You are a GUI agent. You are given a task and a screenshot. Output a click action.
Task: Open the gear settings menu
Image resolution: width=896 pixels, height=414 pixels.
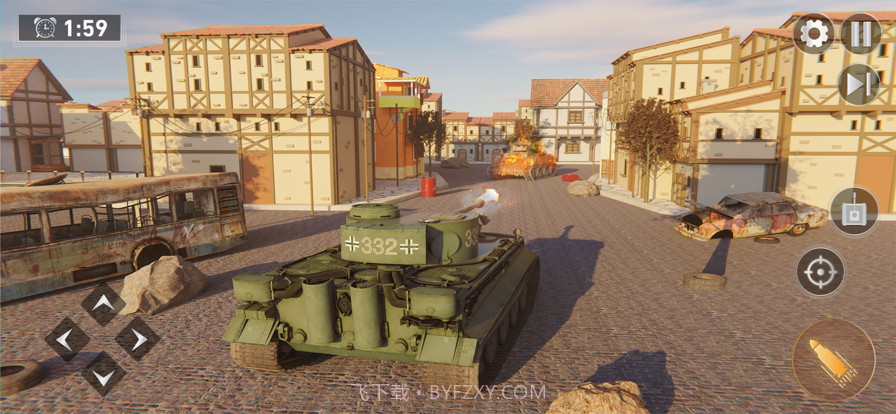pos(813,34)
